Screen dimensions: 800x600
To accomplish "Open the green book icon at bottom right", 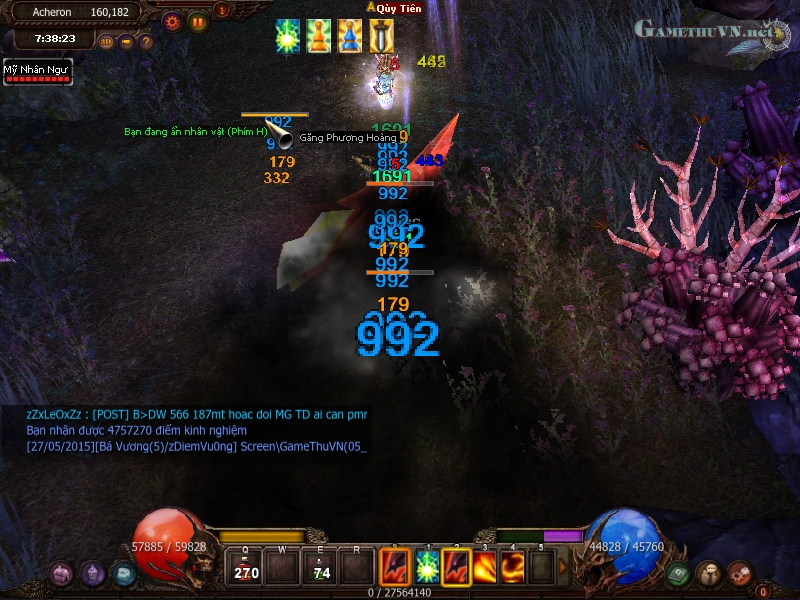I will pos(680,573).
